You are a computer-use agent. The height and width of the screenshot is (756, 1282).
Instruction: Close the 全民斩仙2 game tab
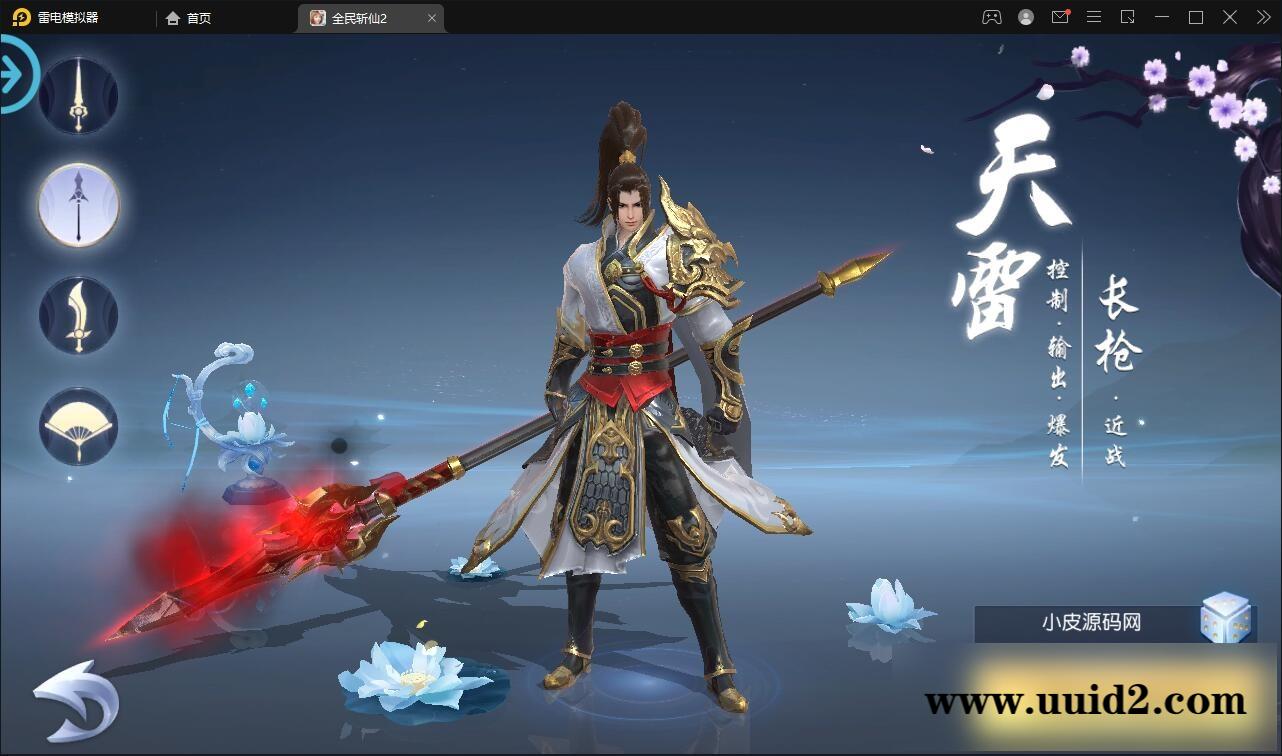tap(431, 18)
